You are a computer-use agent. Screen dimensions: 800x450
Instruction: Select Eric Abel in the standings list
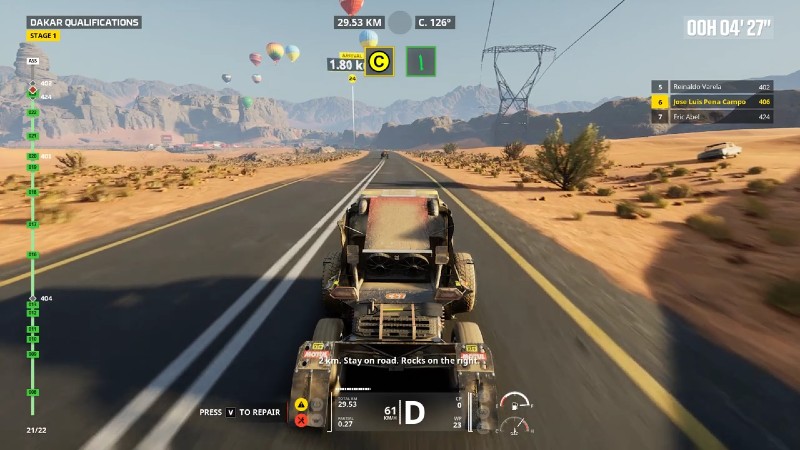(711, 116)
